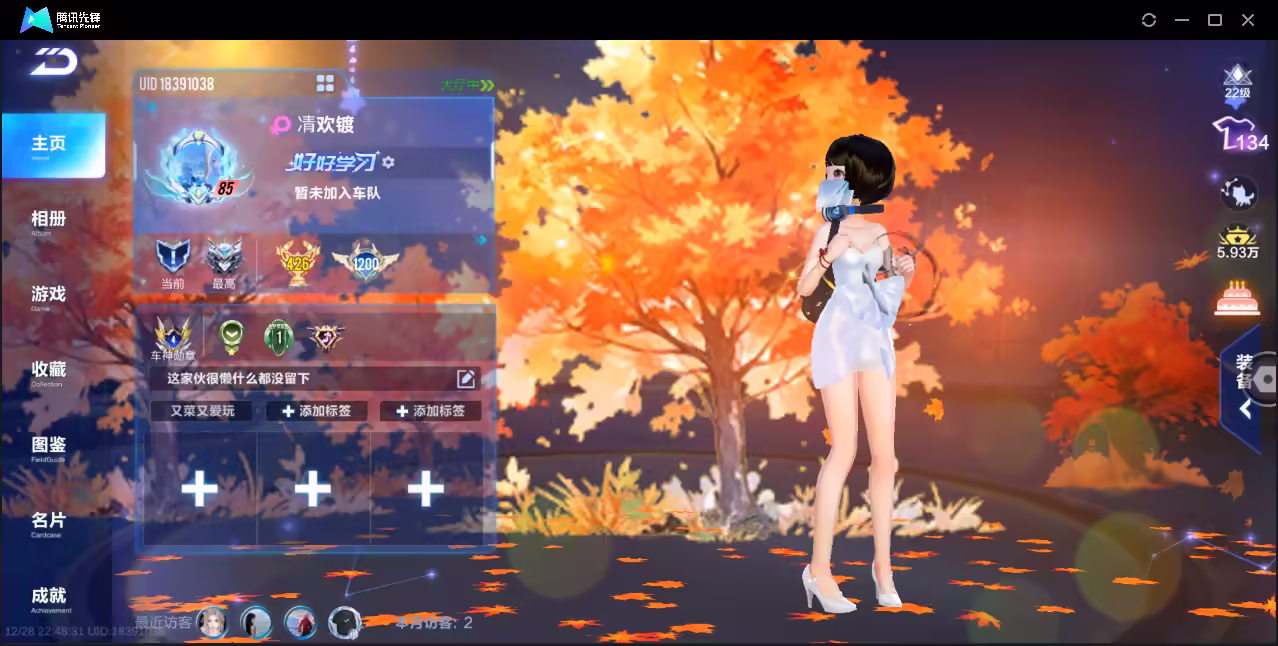Show the 名片 card case tab
This screenshot has height=646, width=1278.
click(x=48, y=522)
